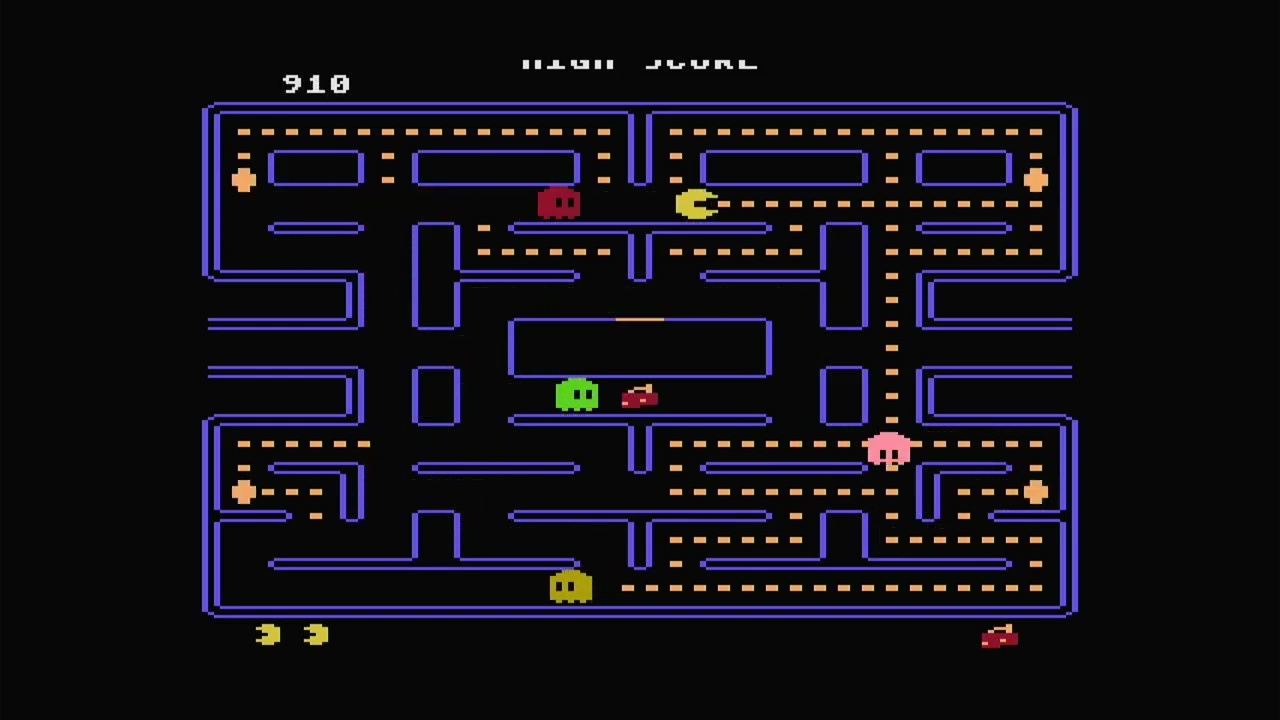Select the red ghost near Pac-Man
The image size is (1280, 720).
tap(559, 204)
